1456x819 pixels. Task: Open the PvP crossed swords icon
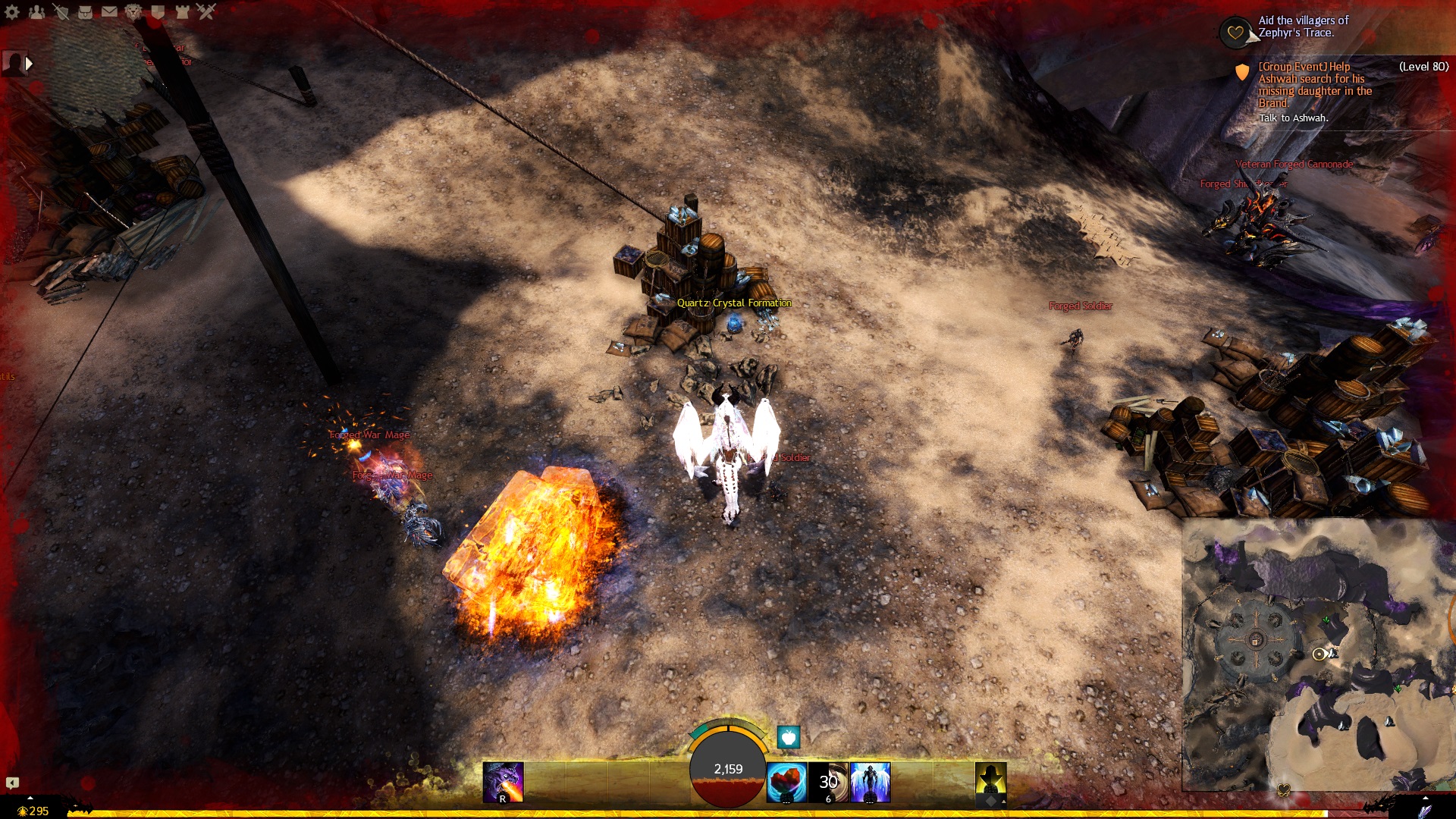(206, 11)
